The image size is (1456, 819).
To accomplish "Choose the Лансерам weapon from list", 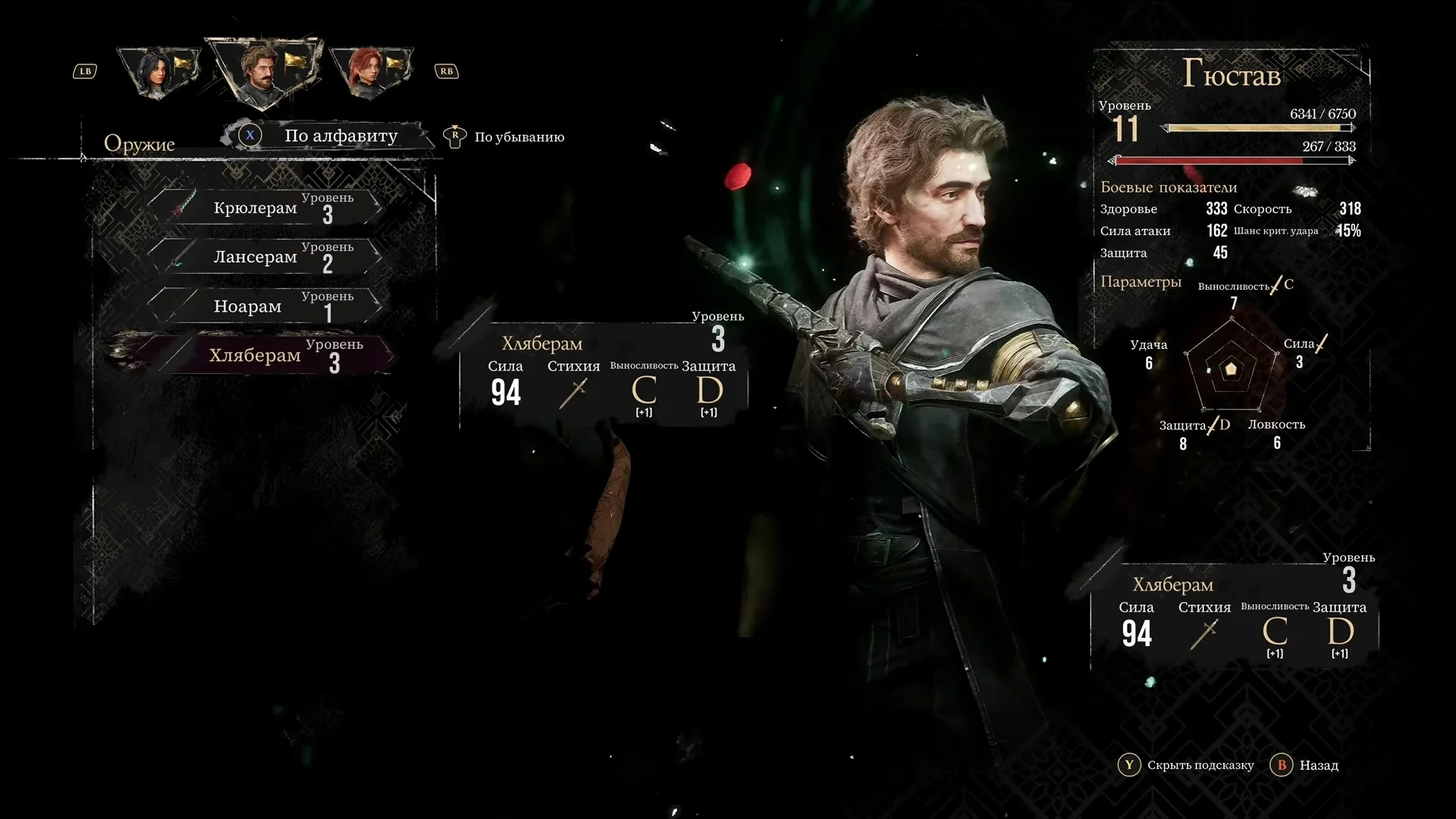I will 265,256.
